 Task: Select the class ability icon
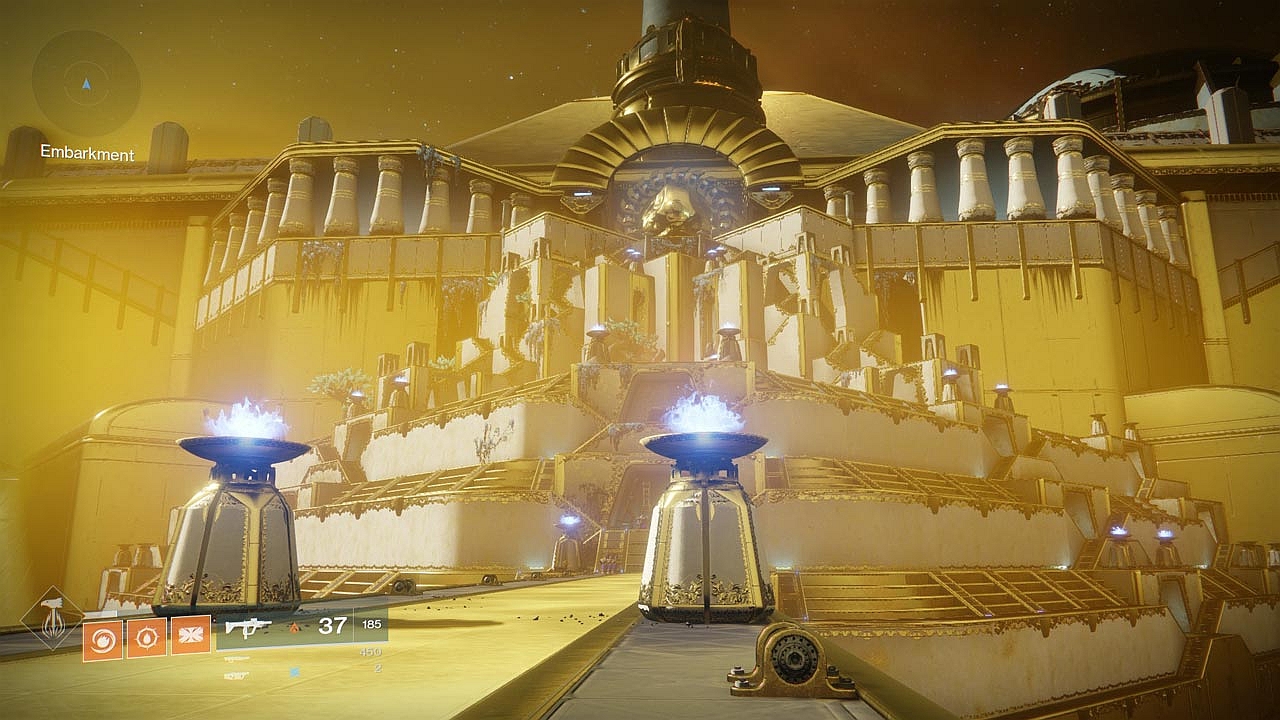tap(191, 636)
